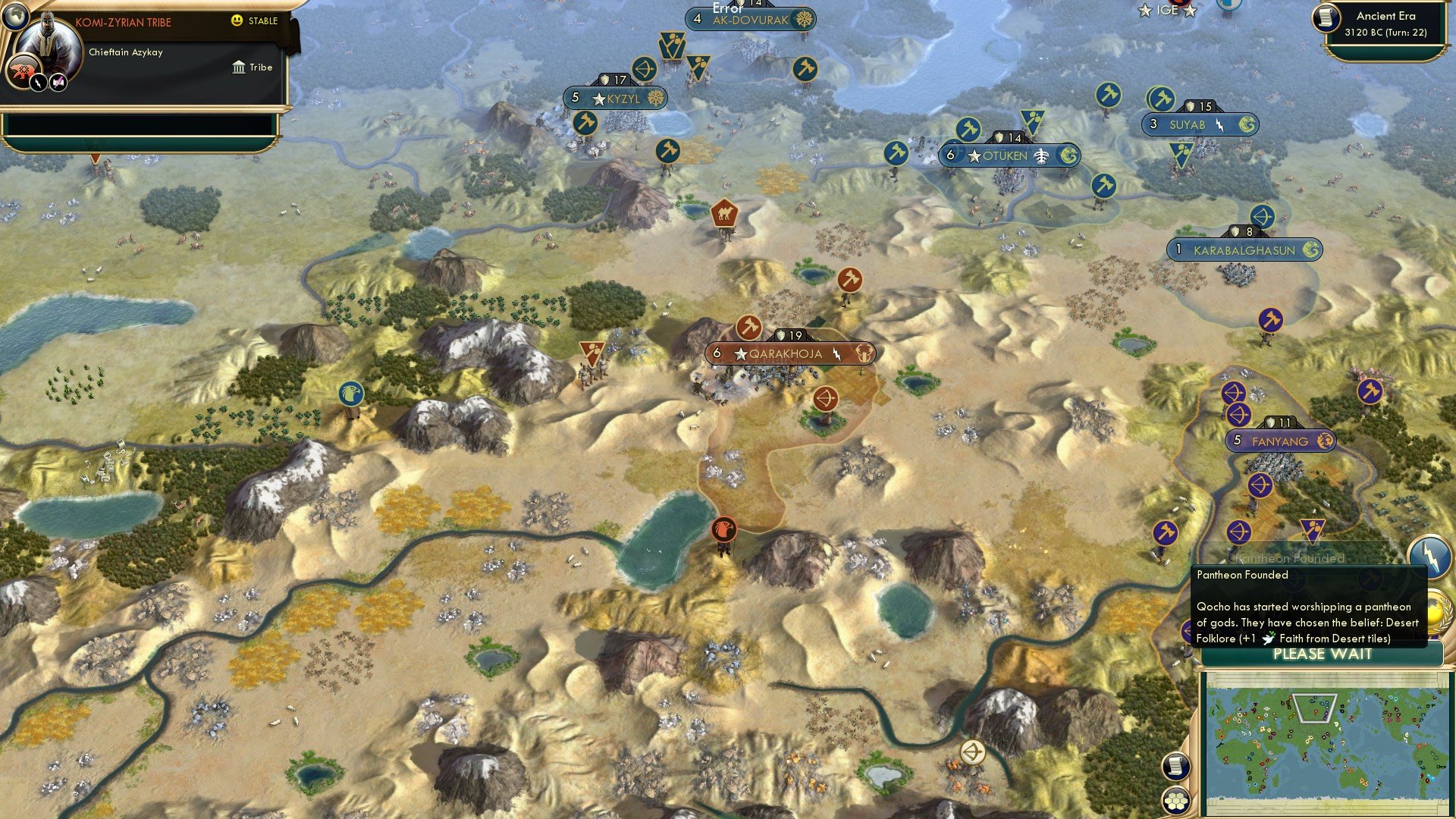The width and height of the screenshot is (1456, 819).
Task: Click the Tribe government building icon
Action: 238,67
